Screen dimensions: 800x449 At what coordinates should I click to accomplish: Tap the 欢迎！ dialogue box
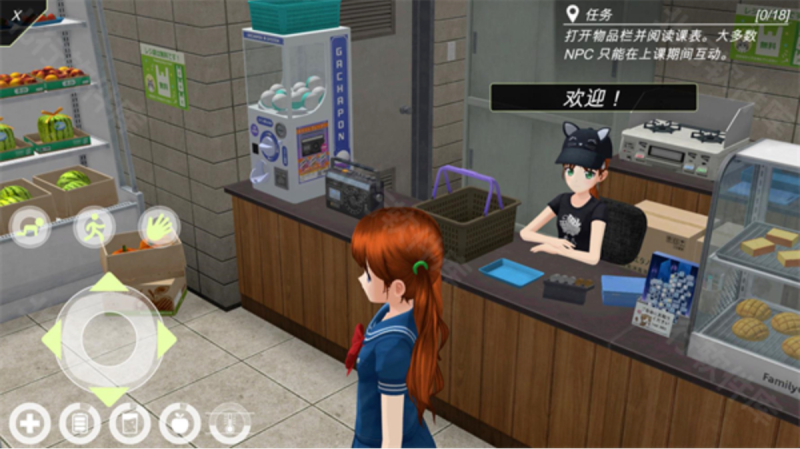tap(592, 97)
